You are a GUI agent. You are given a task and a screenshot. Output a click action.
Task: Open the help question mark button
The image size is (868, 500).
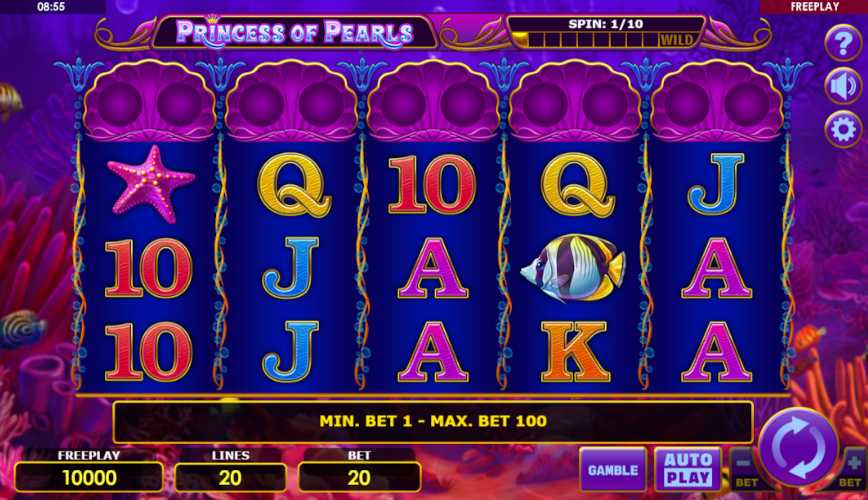point(842,44)
